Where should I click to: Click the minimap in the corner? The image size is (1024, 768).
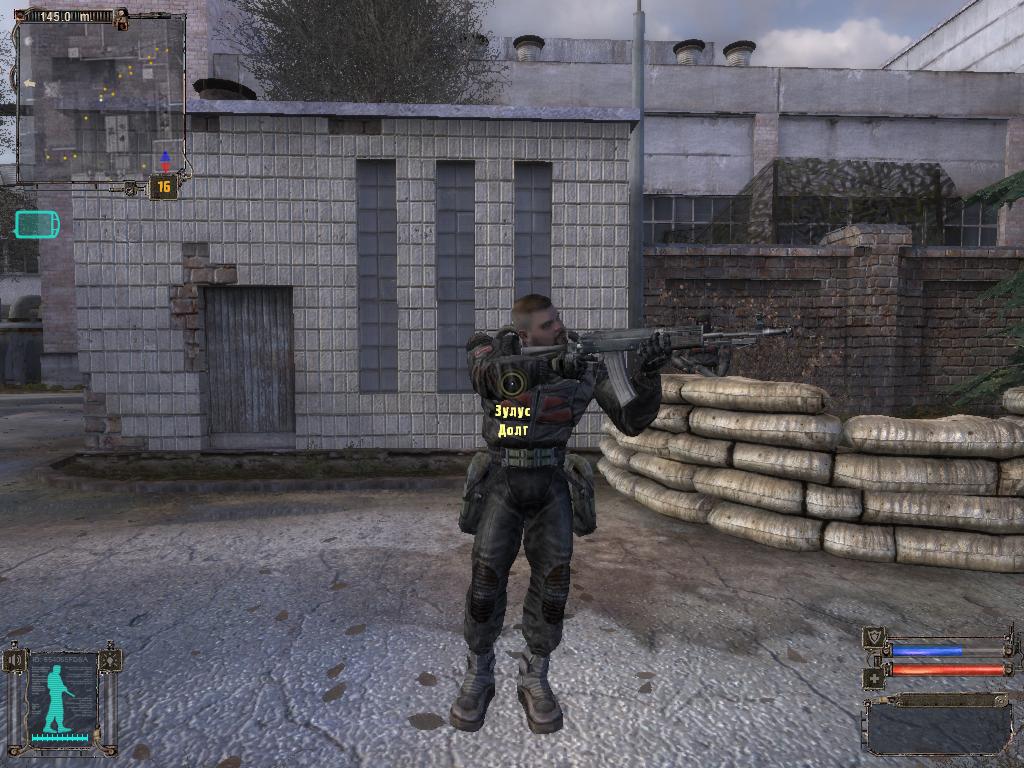[x=100, y=98]
